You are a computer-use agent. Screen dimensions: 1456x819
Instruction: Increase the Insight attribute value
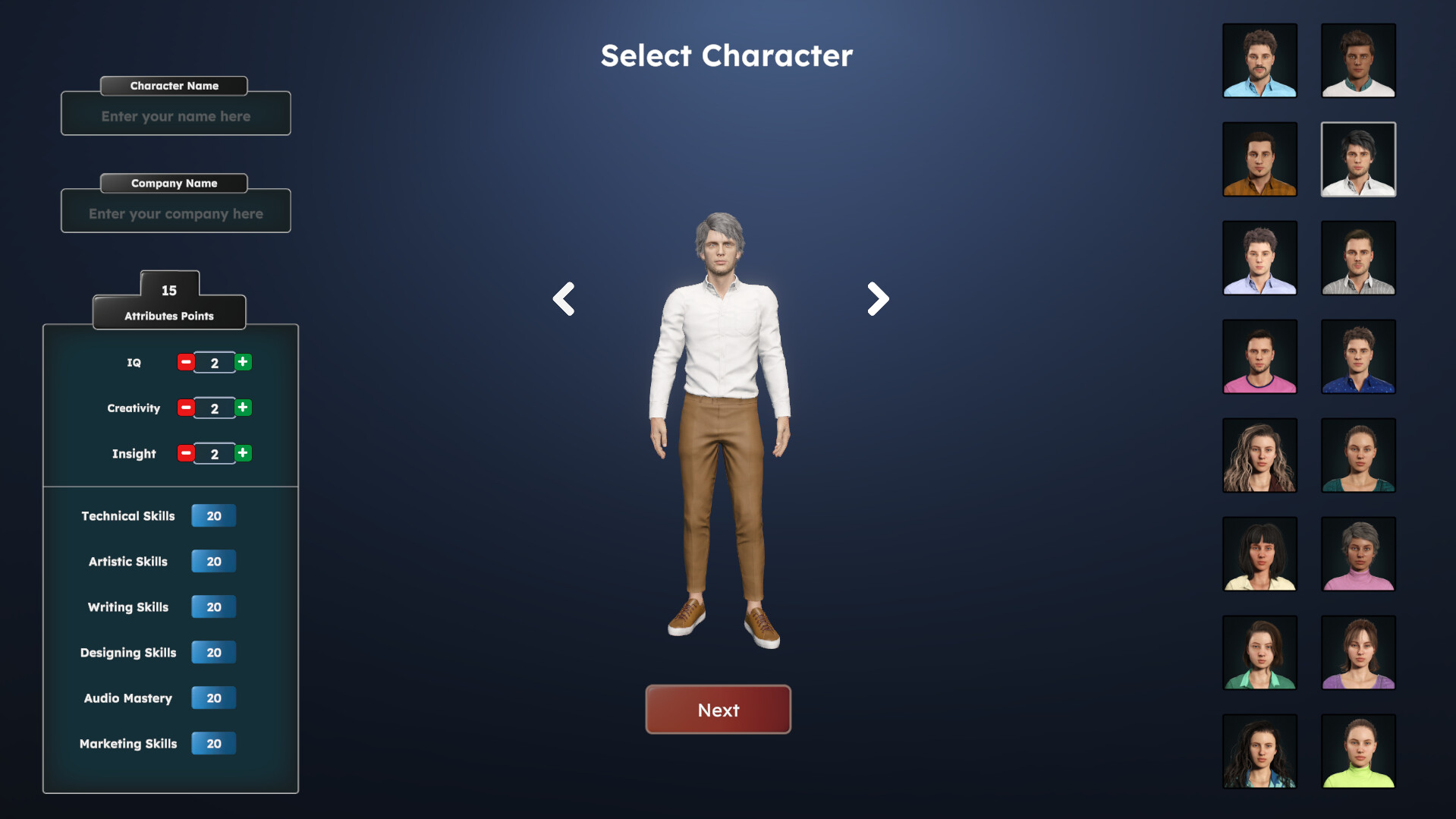point(242,453)
